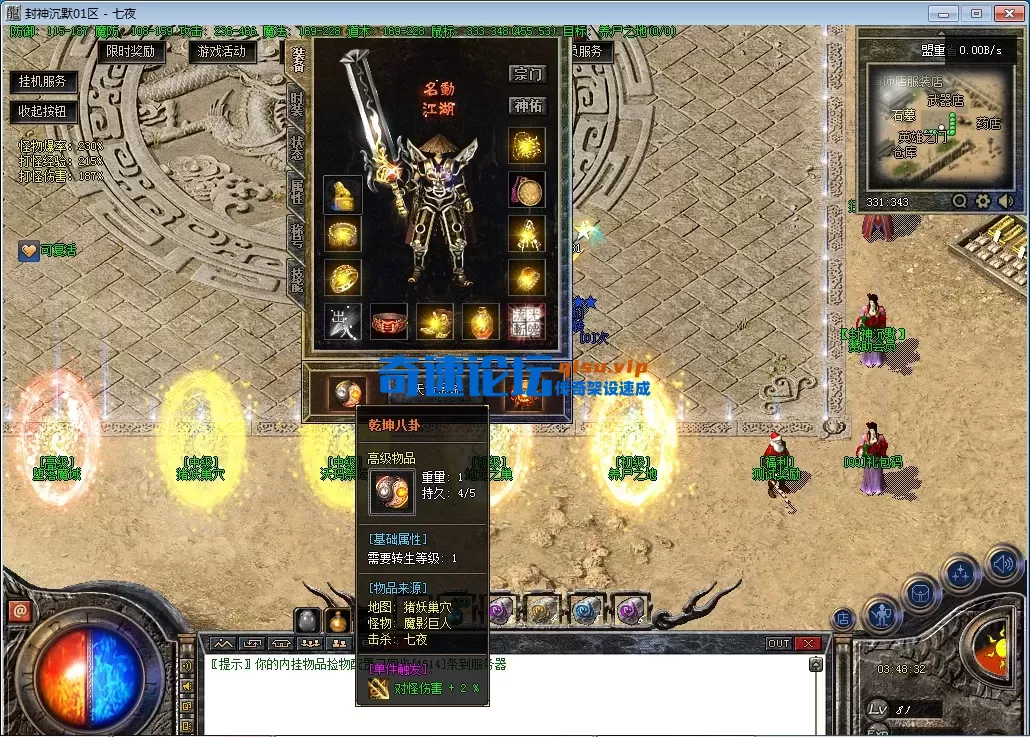Close the game window
1030x737 pixels.
click(1008, 13)
